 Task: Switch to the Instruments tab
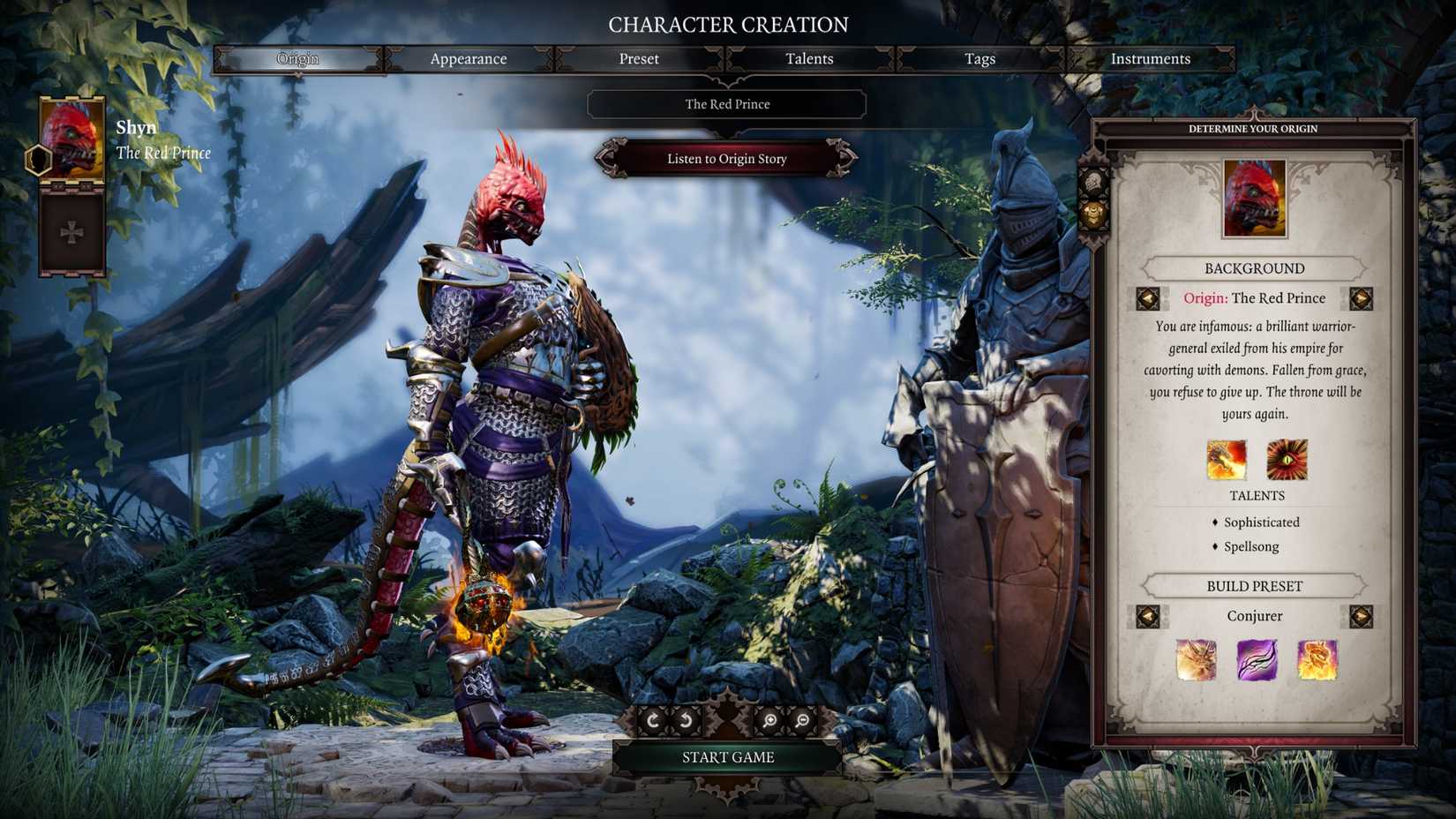[x=1151, y=58]
